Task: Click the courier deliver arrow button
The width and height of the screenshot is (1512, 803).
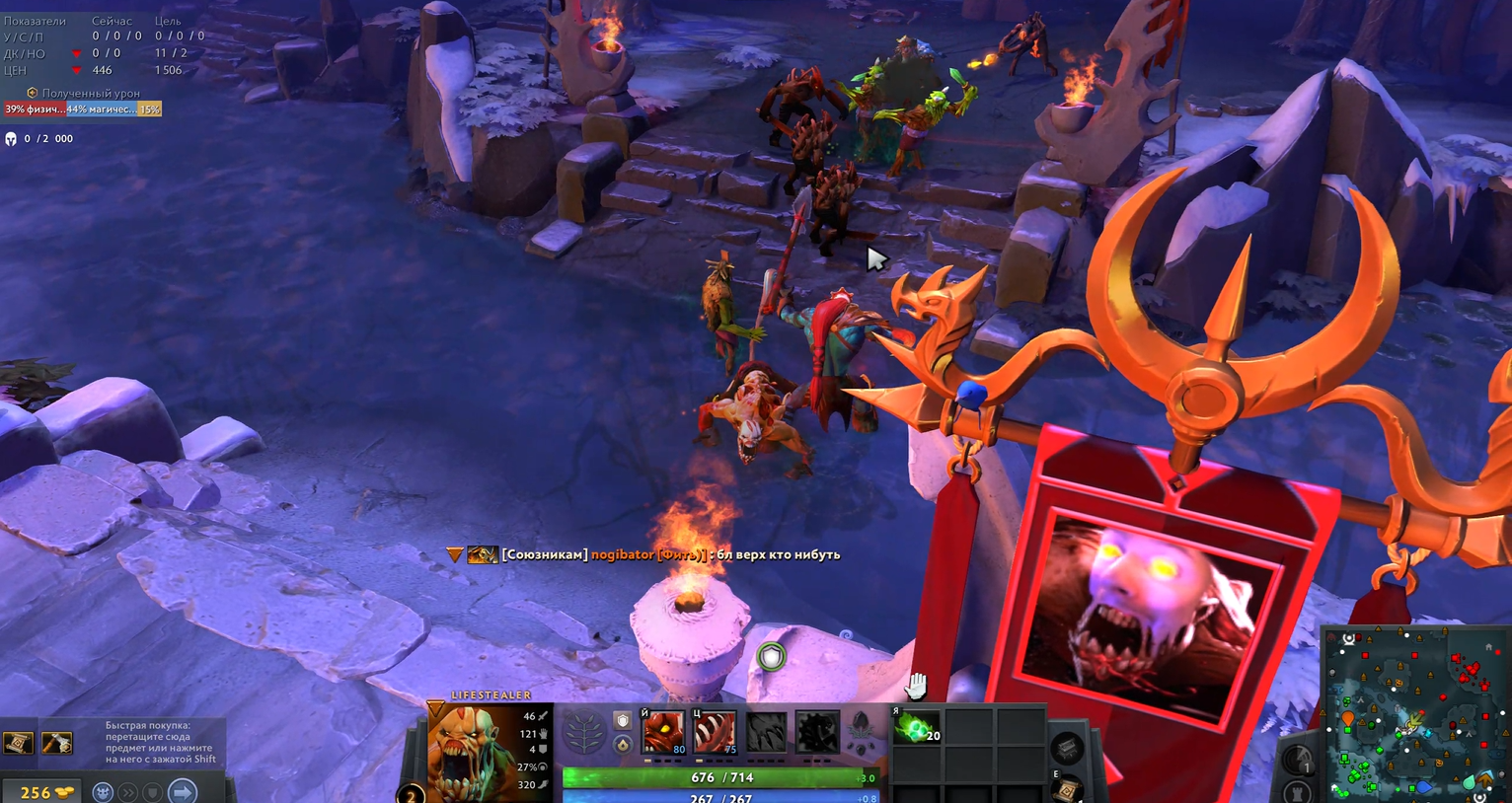Action: point(183,792)
